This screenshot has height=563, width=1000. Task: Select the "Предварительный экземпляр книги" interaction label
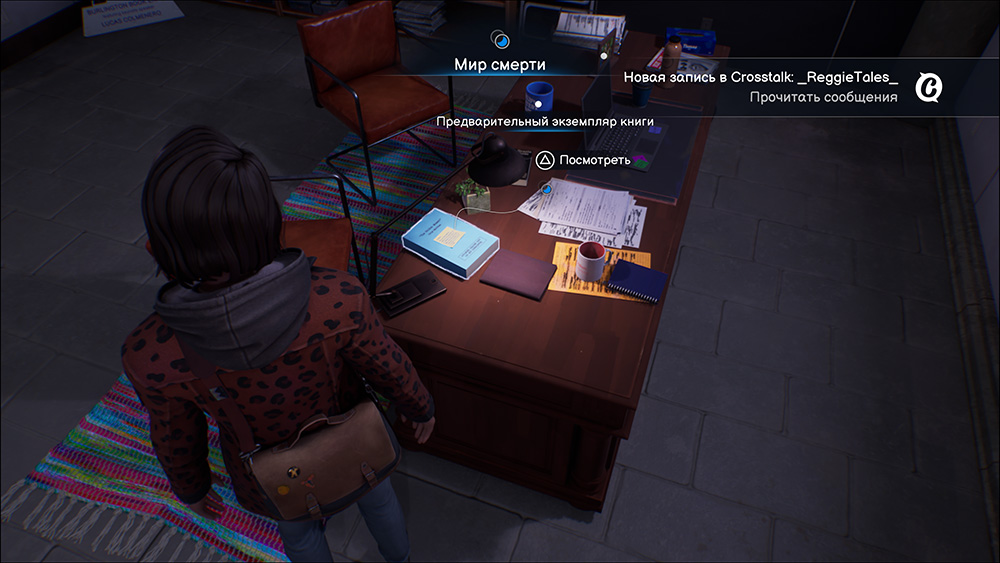(545, 121)
